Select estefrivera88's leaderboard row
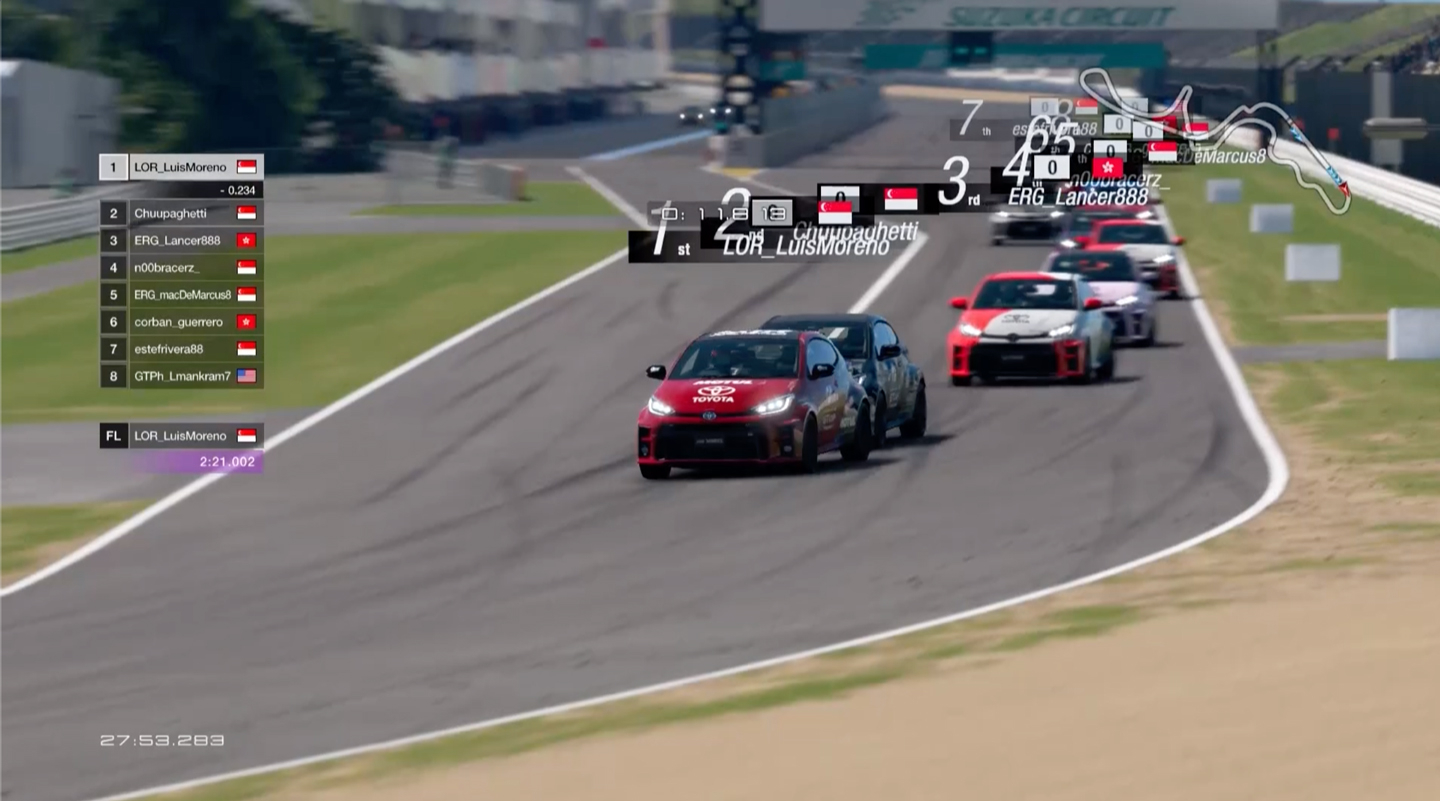The width and height of the screenshot is (1440, 801). click(181, 349)
